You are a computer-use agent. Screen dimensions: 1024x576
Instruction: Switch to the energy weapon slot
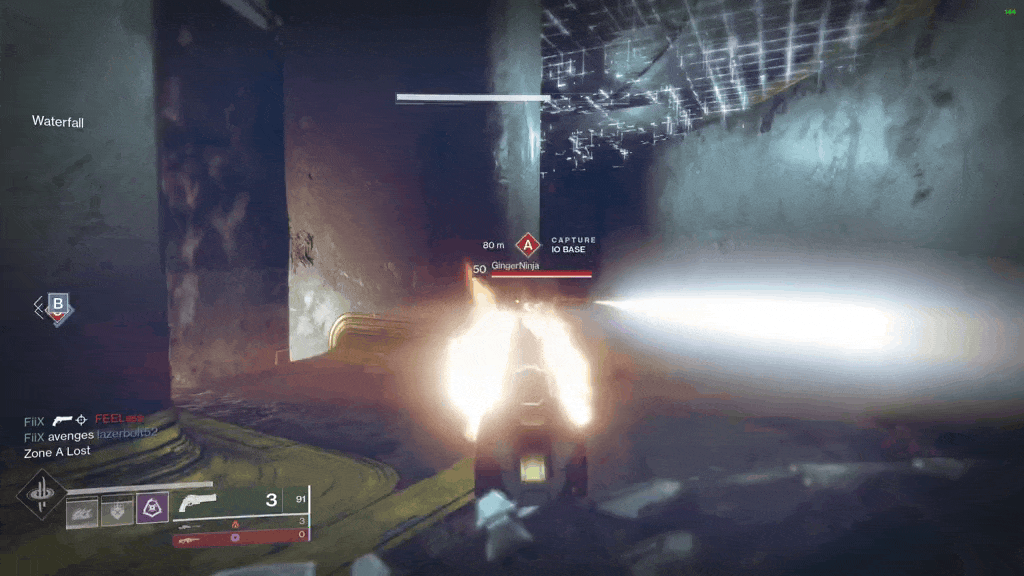click(240, 523)
